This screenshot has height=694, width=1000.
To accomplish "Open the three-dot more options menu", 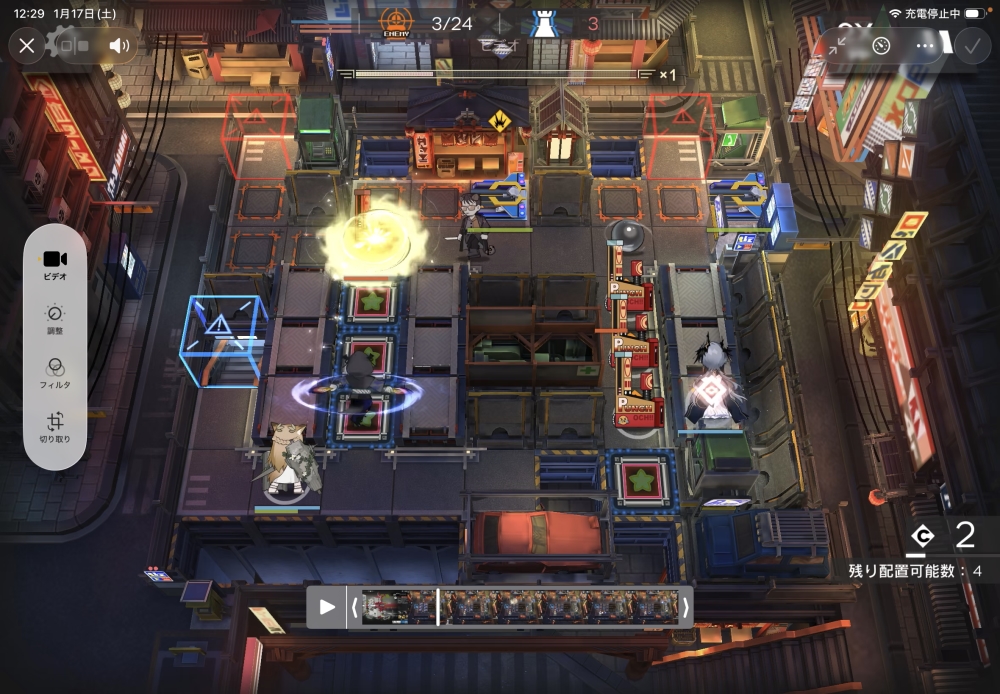I will [925, 45].
